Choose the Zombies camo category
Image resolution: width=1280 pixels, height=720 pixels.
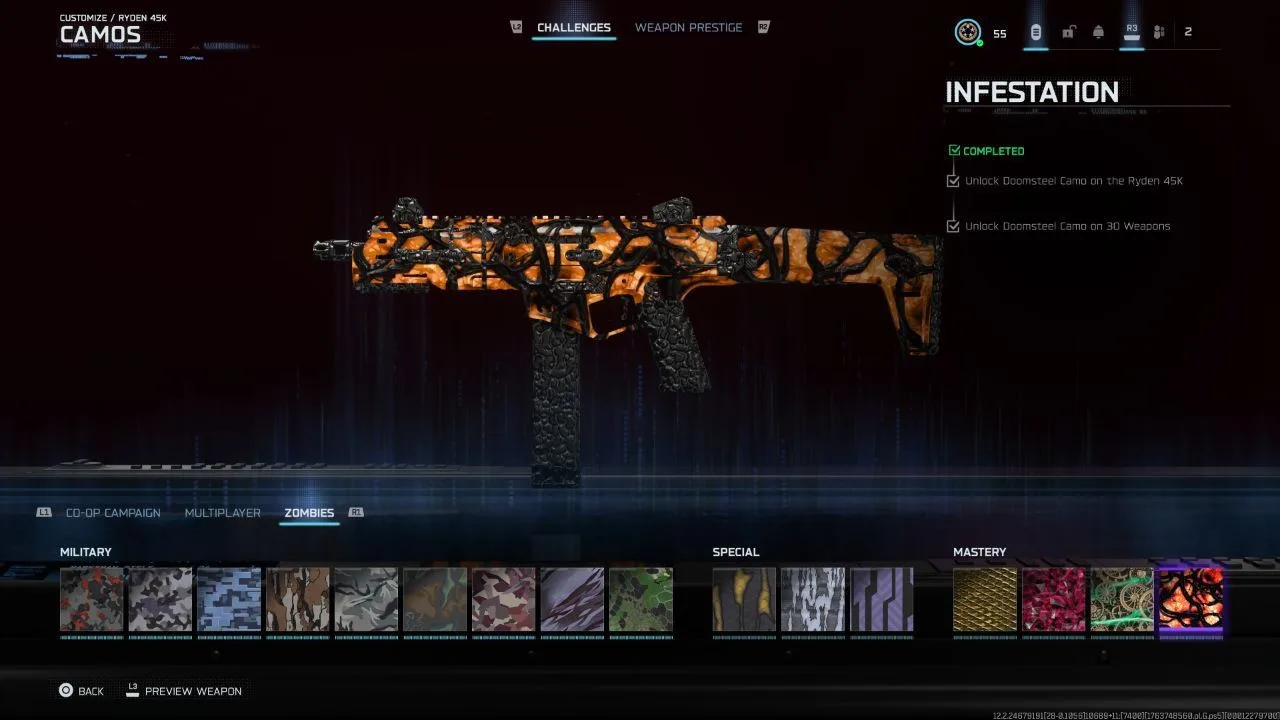[309, 513]
